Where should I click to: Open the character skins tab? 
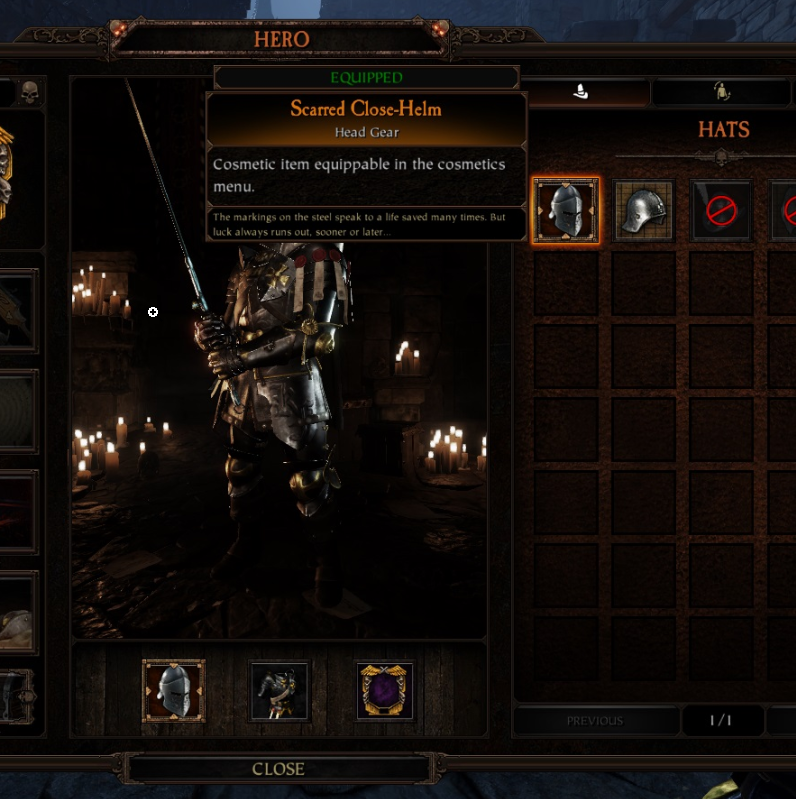point(720,93)
